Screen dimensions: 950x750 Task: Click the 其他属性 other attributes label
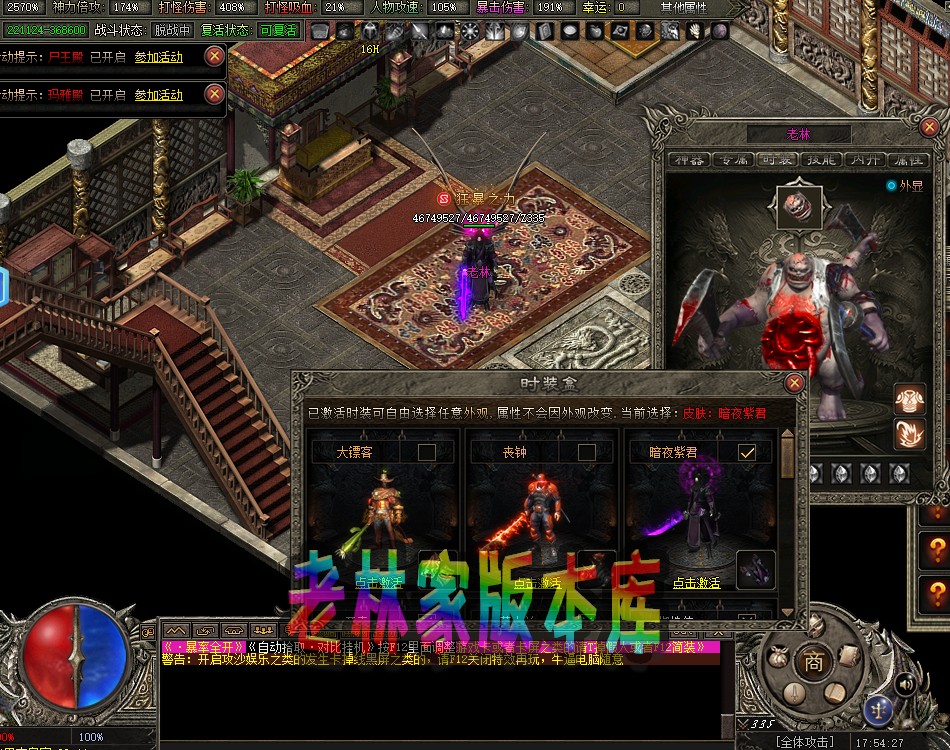pos(683,7)
